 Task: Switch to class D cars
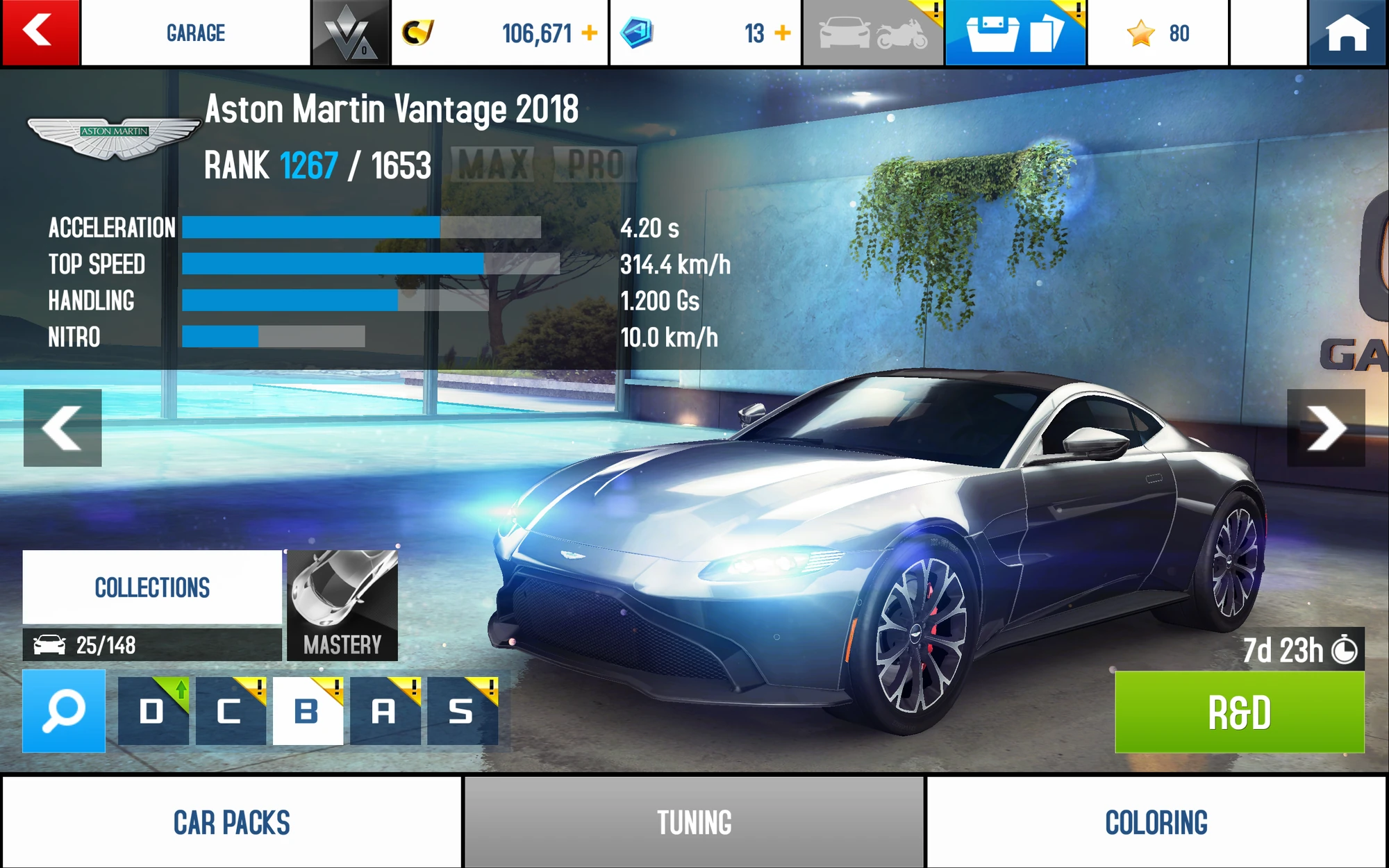coord(153,711)
